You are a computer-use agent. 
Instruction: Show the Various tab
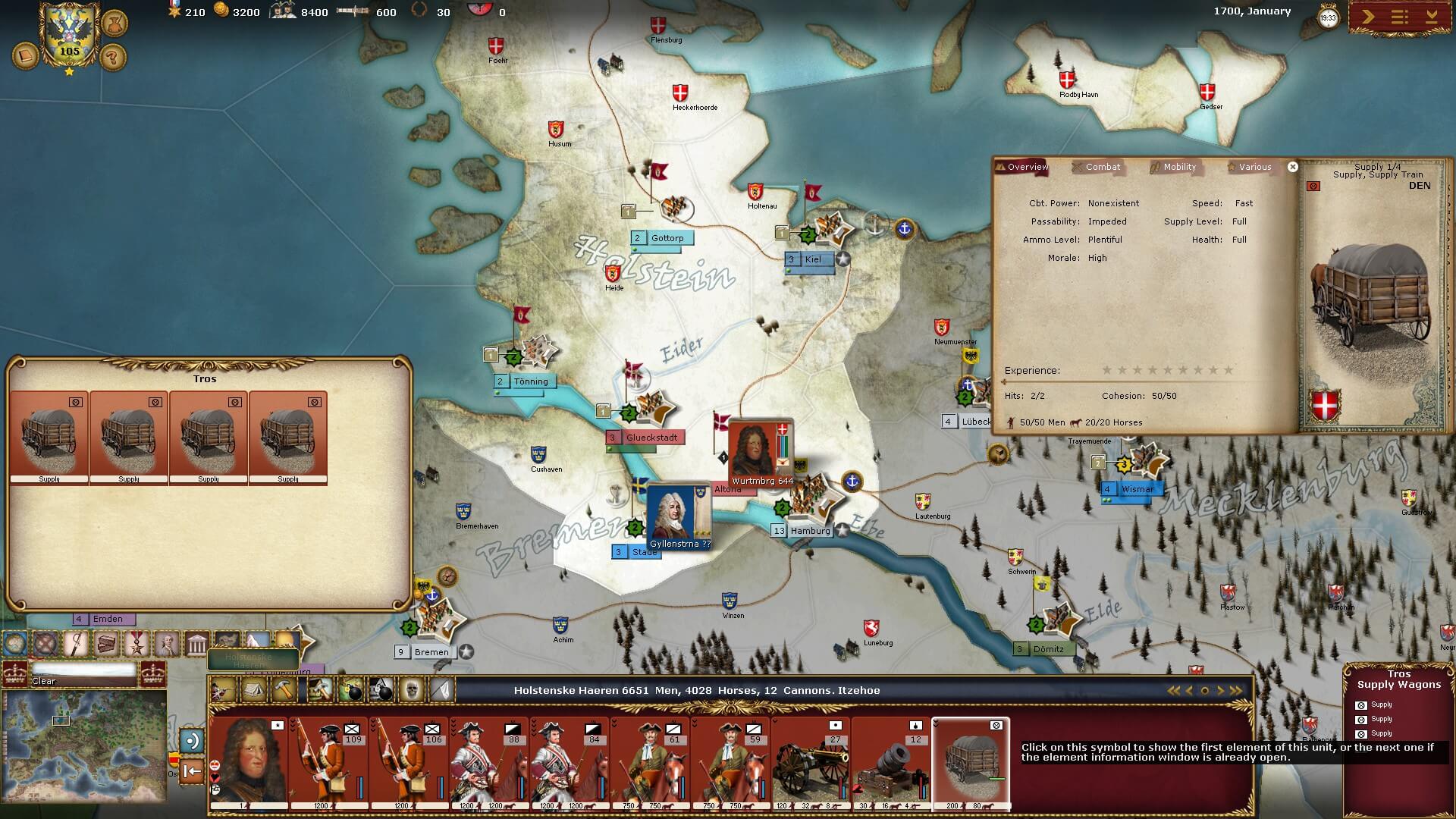point(1254,167)
